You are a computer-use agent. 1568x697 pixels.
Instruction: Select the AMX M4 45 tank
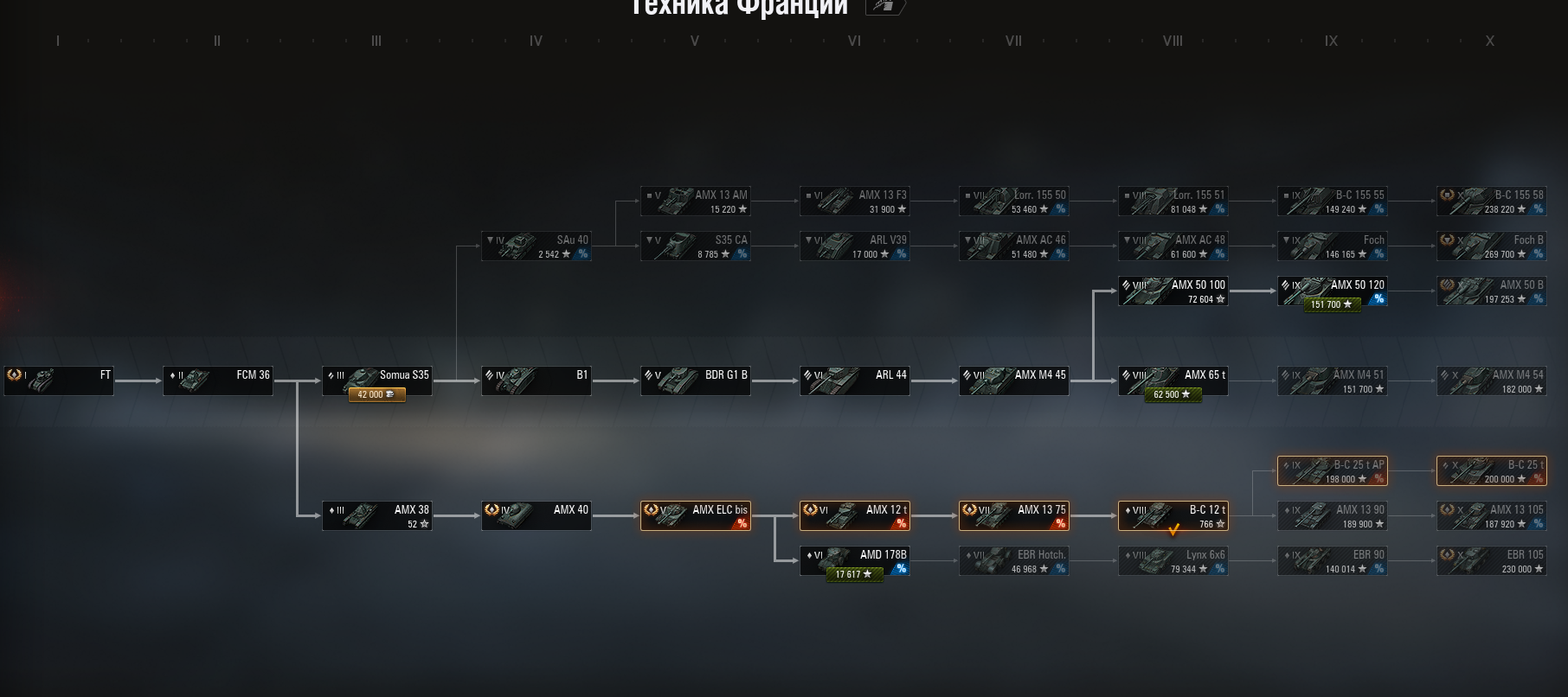coord(1014,380)
